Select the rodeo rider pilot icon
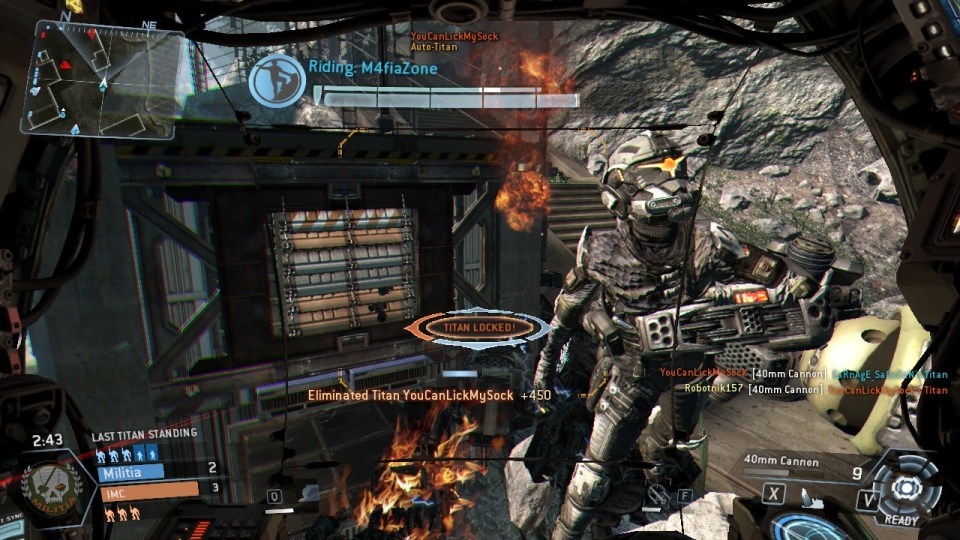 (277, 81)
